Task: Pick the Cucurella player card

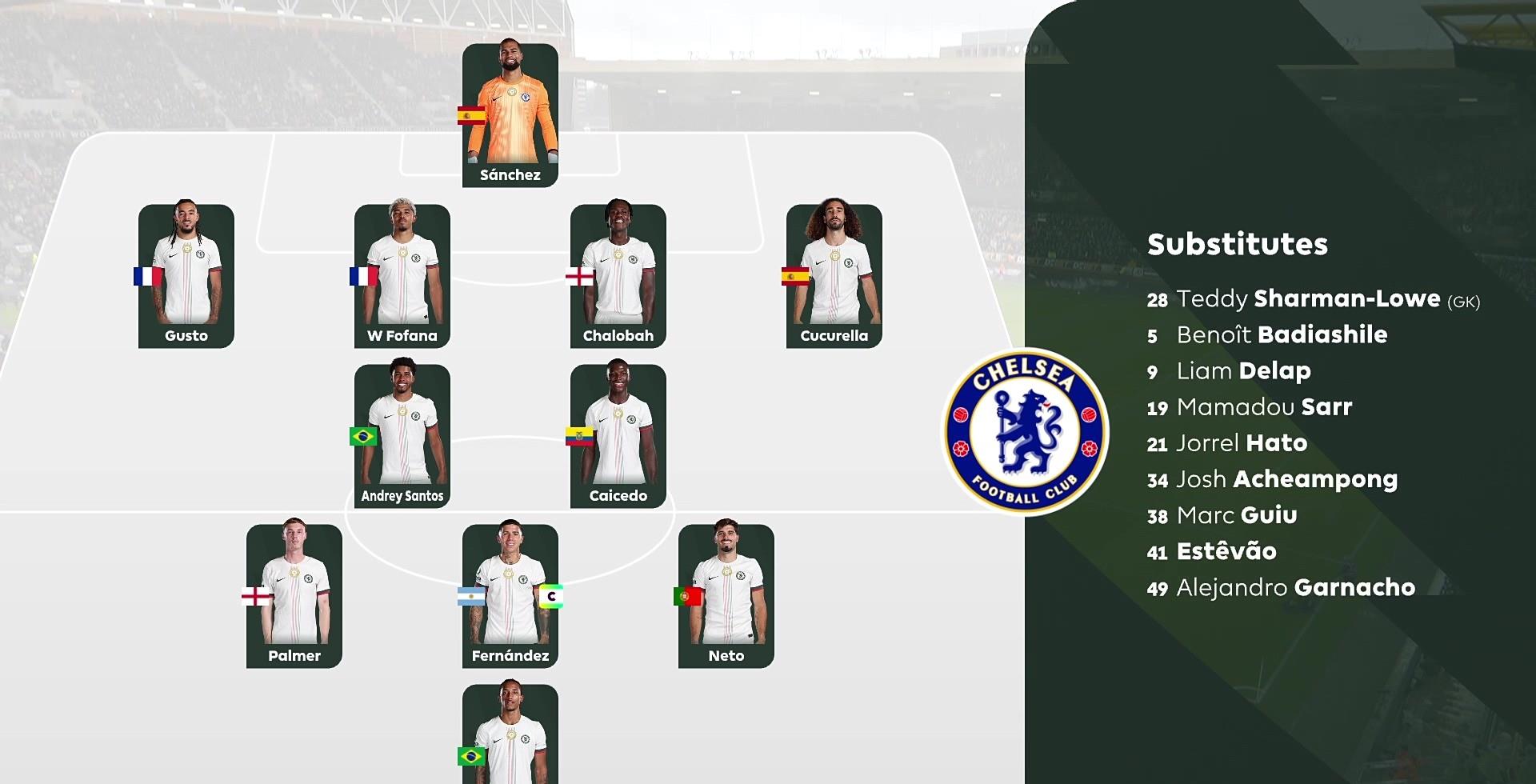Action: click(834, 275)
